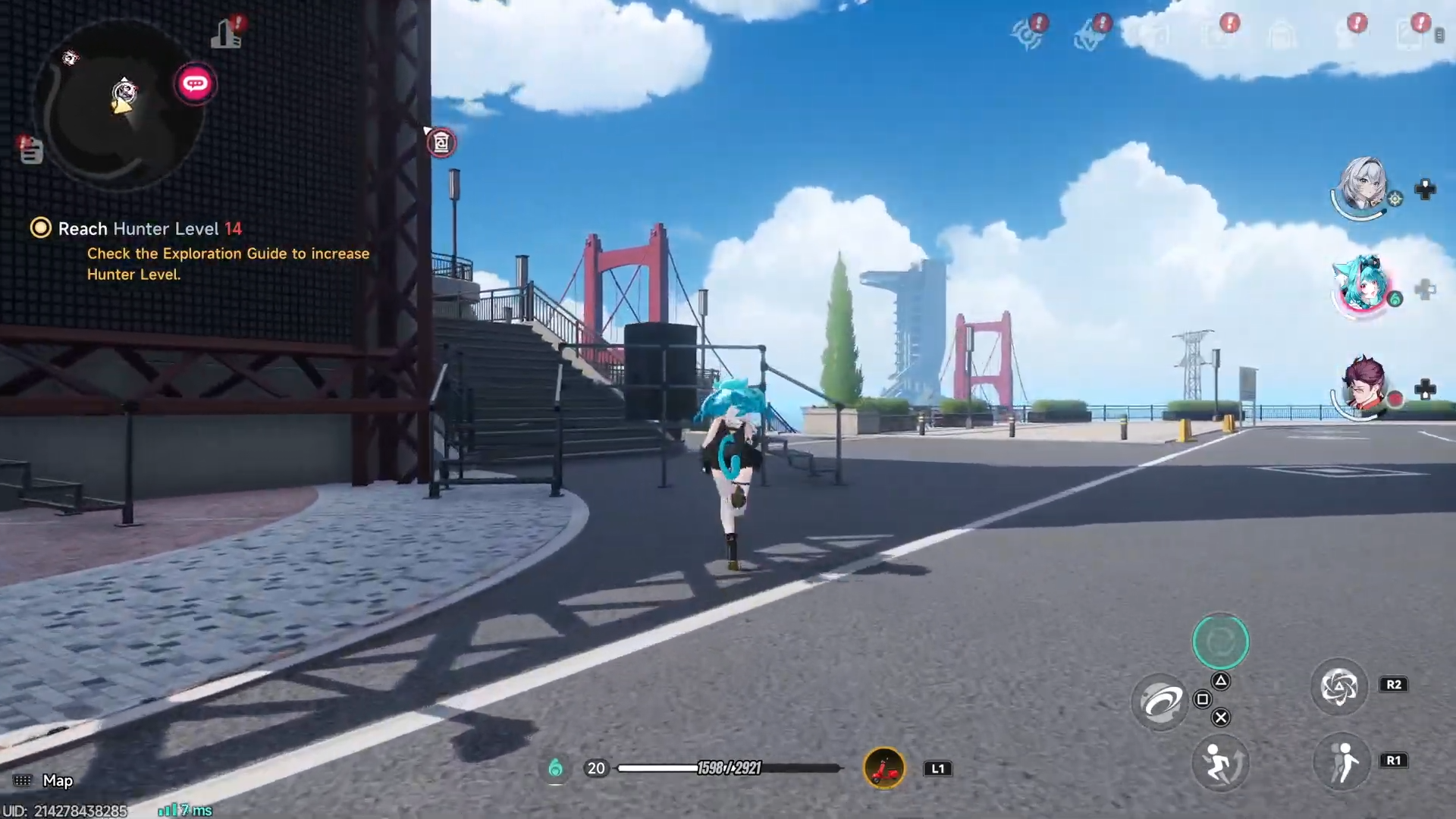Image resolution: width=1456 pixels, height=819 pixels.
Task: Switch to the red-haired party character
Action: pos(1363,387)
